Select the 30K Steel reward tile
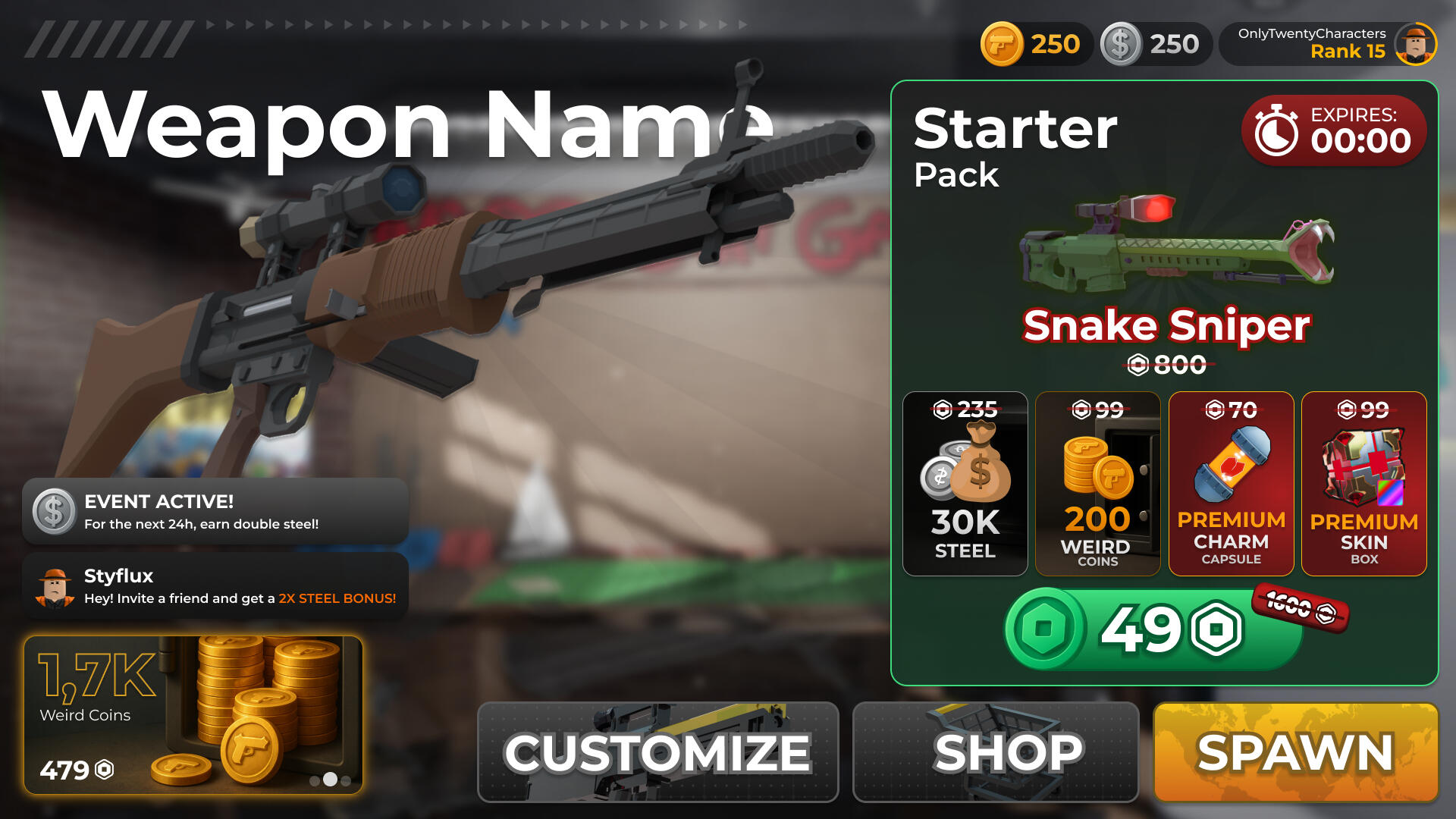 tap(965, 484)
